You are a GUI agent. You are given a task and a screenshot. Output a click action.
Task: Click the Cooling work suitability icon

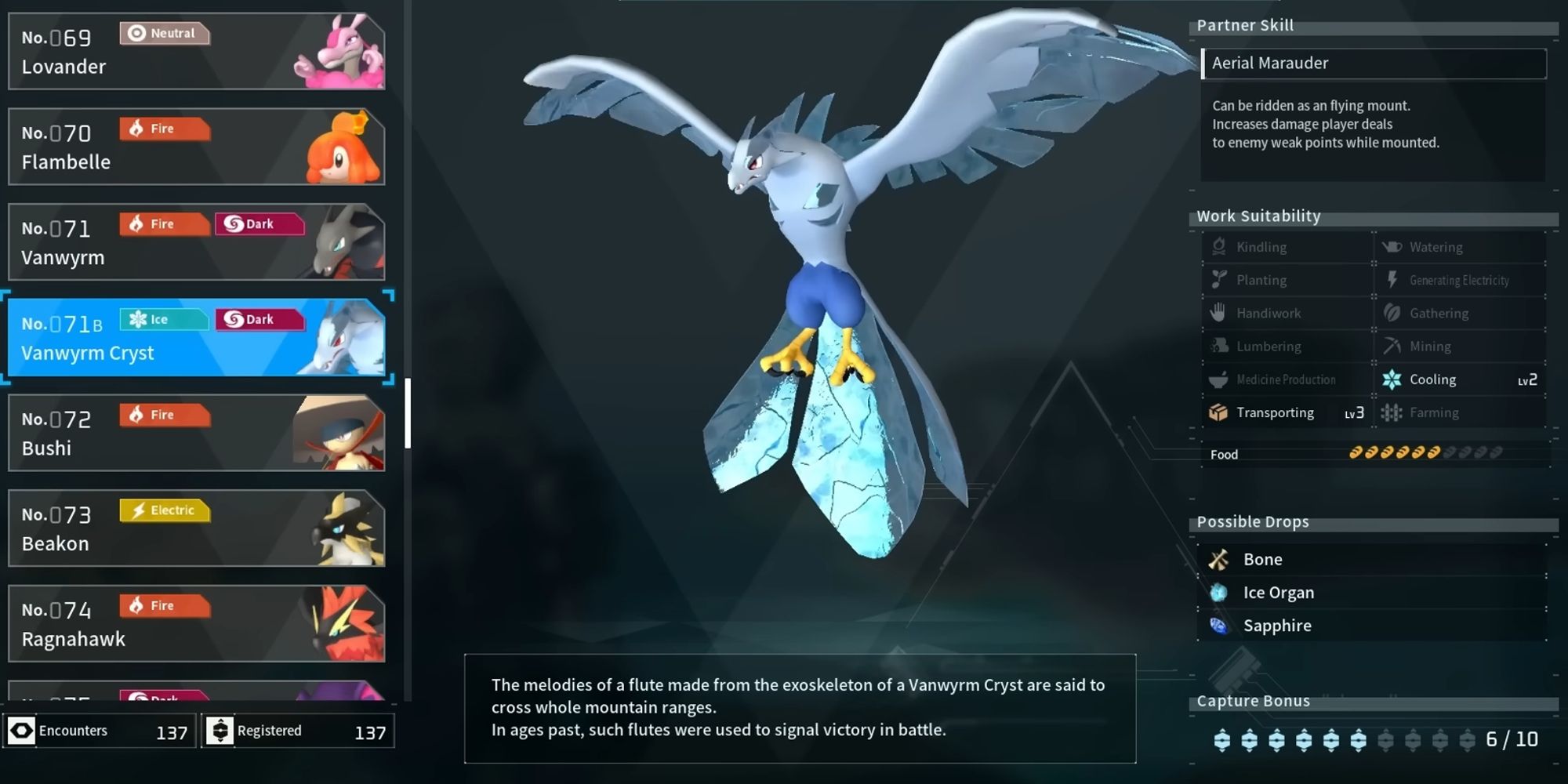1392,379
